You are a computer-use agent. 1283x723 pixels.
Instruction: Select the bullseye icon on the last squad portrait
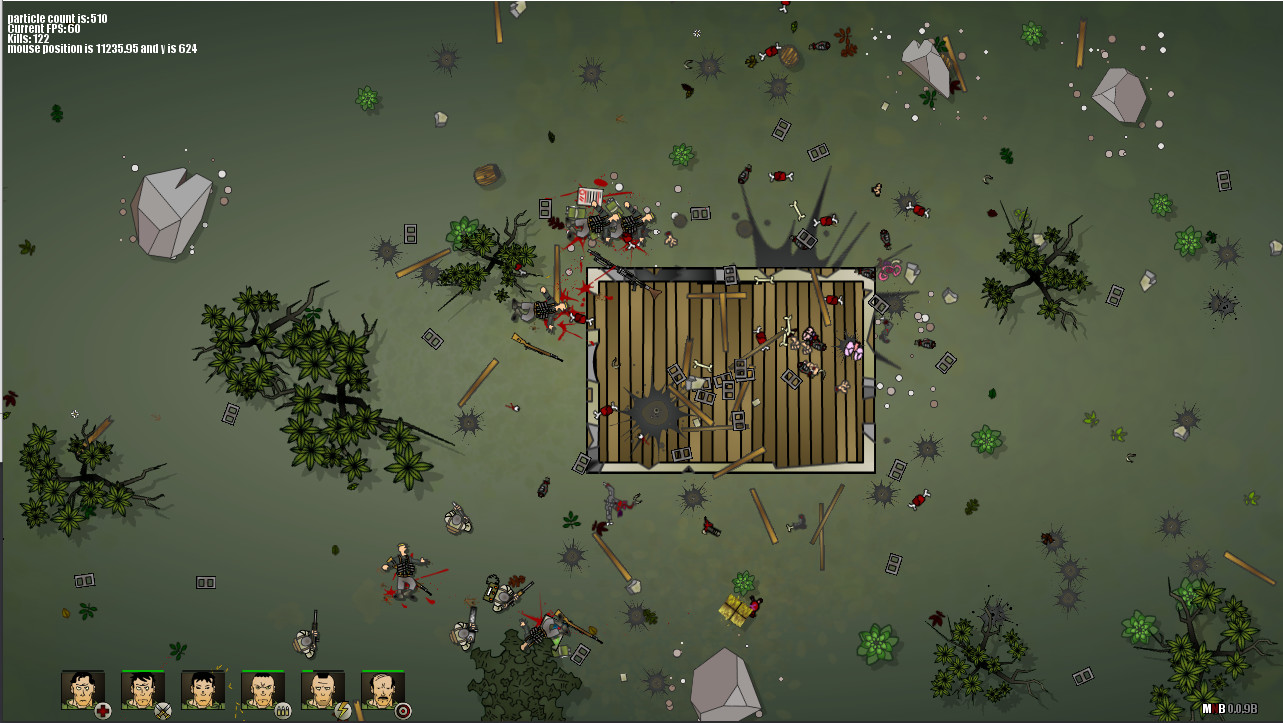(x=403, y=711)
